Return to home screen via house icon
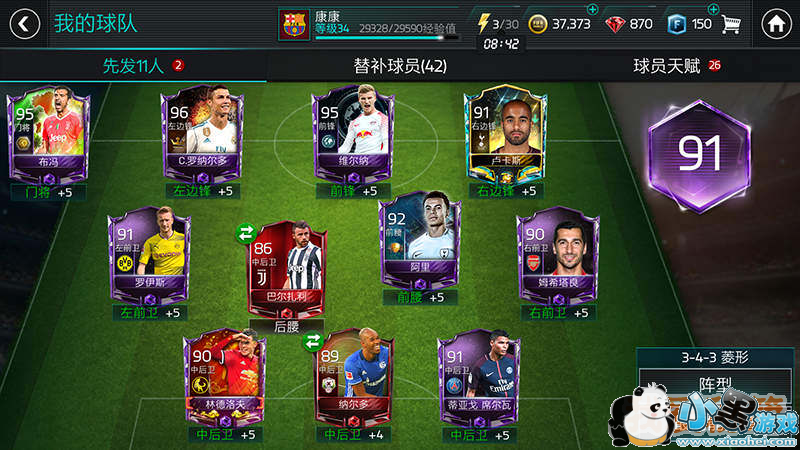 [x=775, y=23]
